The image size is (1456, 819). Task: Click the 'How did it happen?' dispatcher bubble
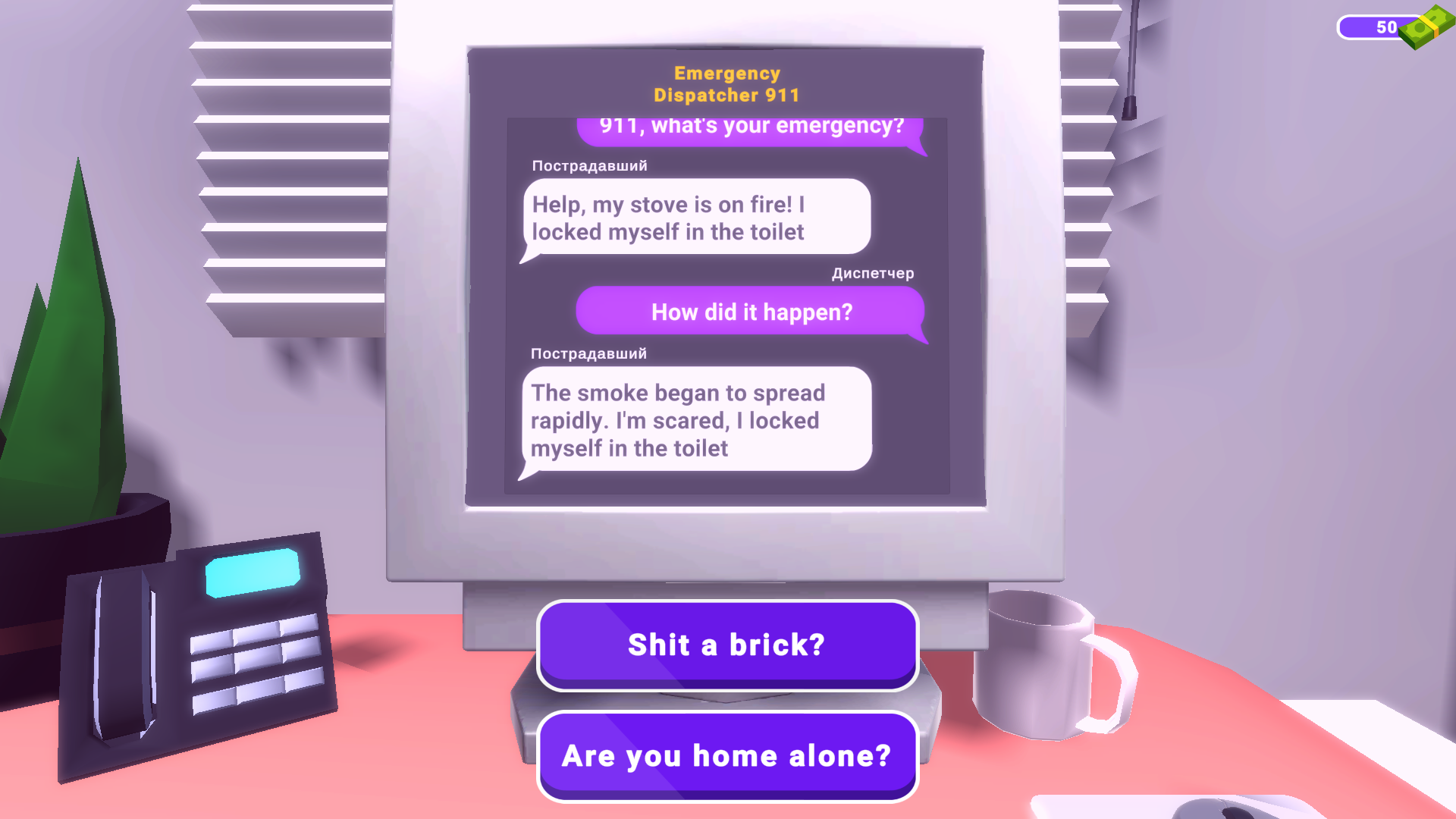coord(752,311)
